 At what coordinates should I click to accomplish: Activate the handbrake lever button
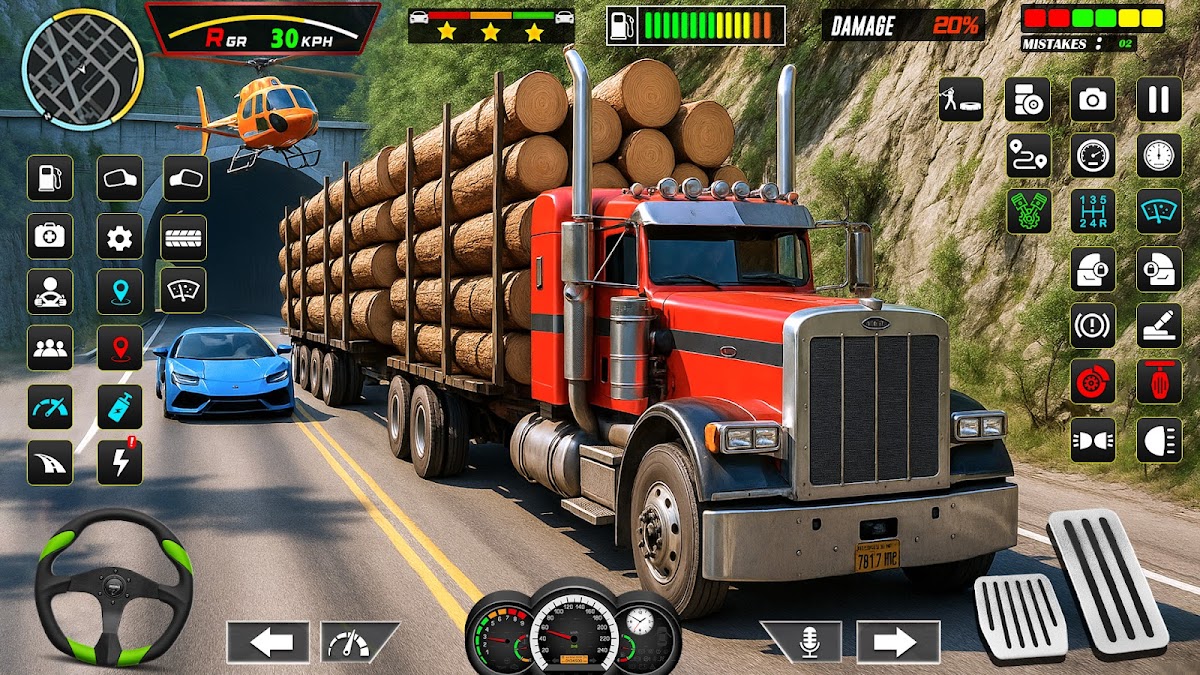(1158, 325)
